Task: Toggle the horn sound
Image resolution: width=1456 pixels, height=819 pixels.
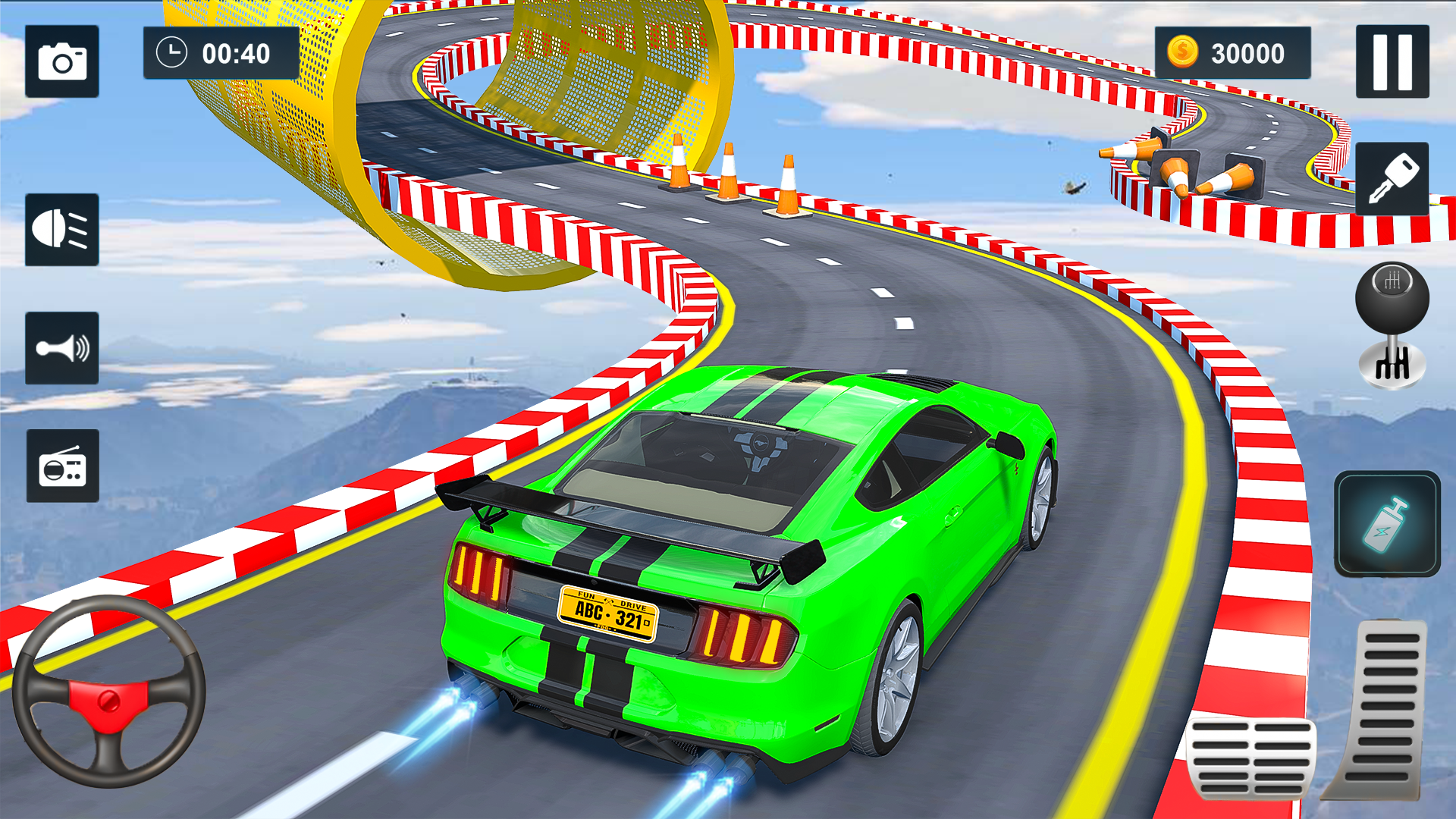Action: coord(64,347)
